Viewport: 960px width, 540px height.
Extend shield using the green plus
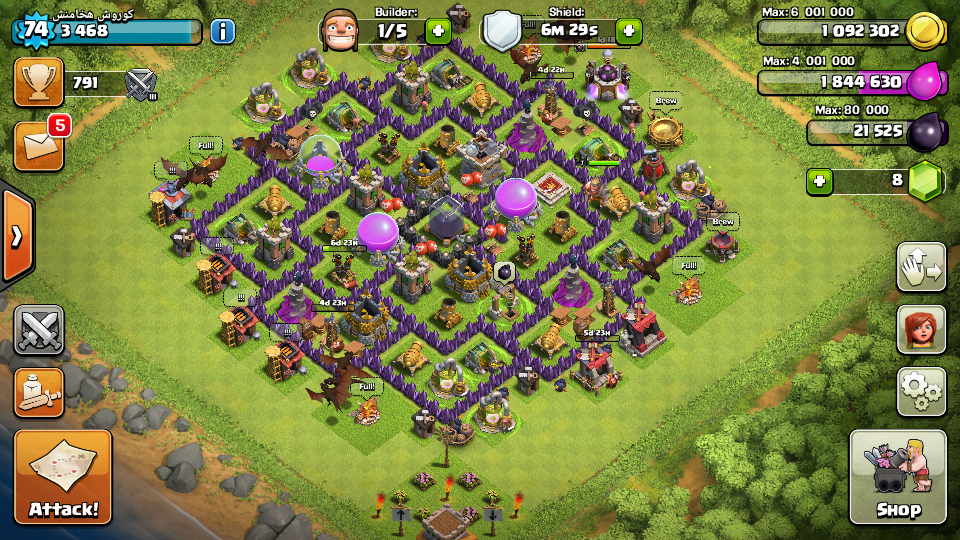[629, 30]
